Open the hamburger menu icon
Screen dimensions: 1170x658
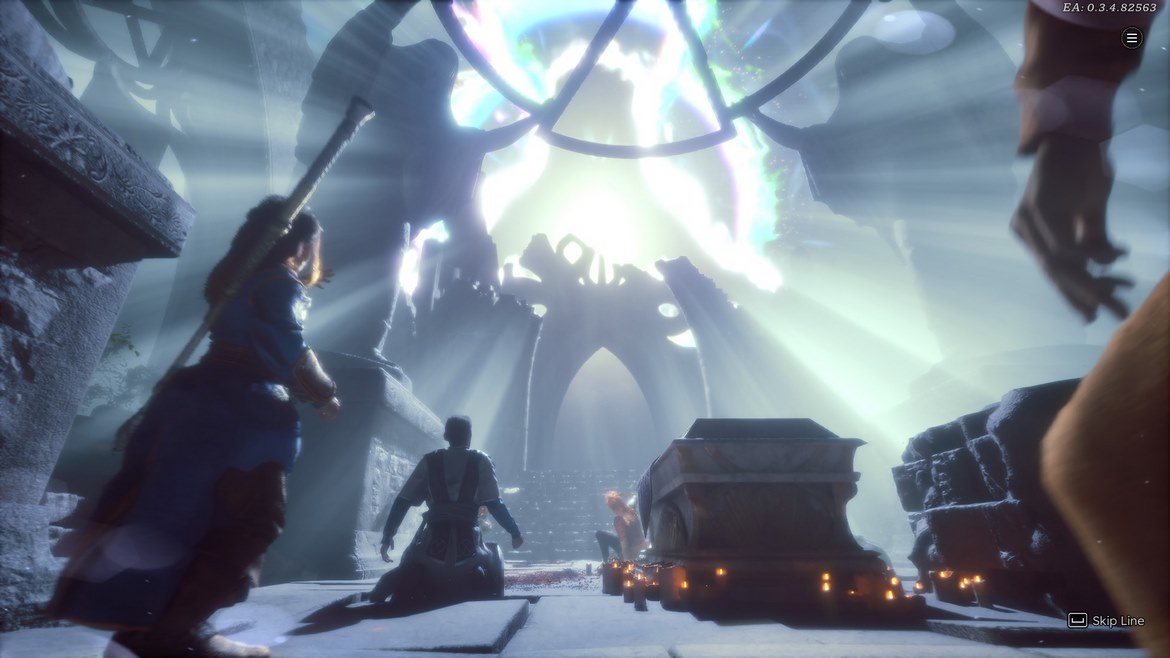coord(1131,38)
